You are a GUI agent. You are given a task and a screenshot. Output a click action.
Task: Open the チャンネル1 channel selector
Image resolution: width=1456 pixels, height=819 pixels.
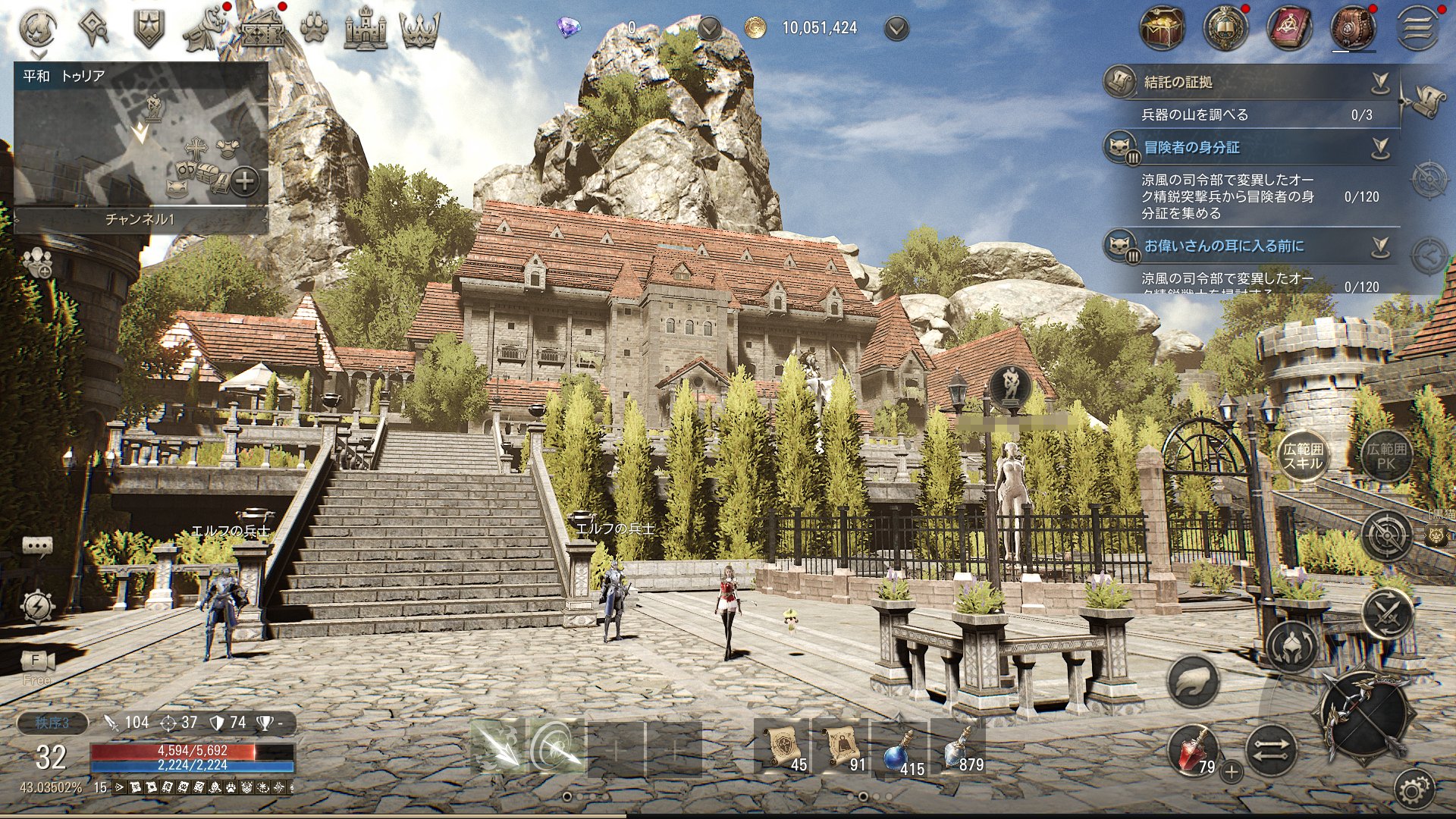click(x=140, y=219)
